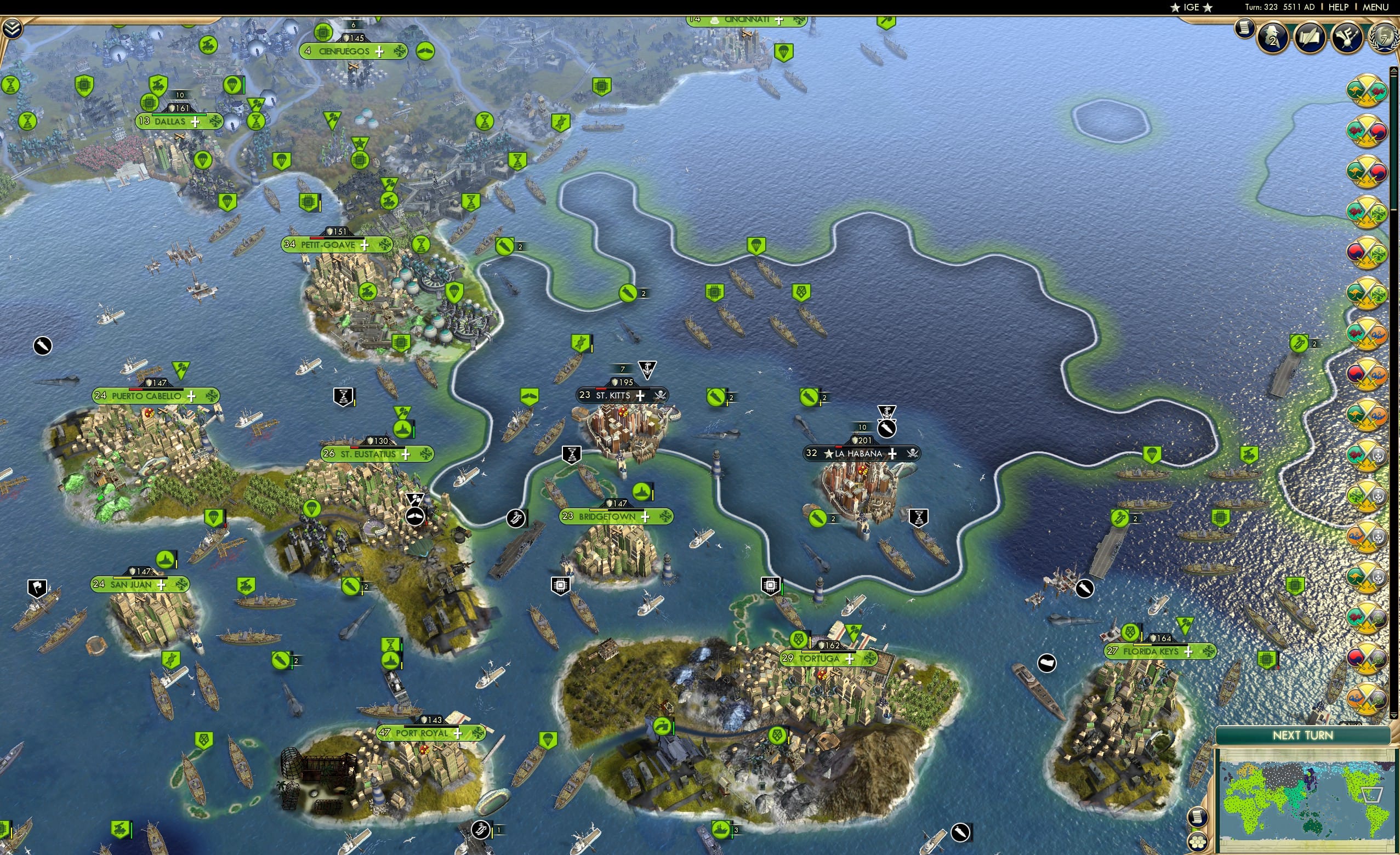Open the World Congress globe icon showing 7
This screenshot has width=1400, height=855.
tap(1385, 38)
